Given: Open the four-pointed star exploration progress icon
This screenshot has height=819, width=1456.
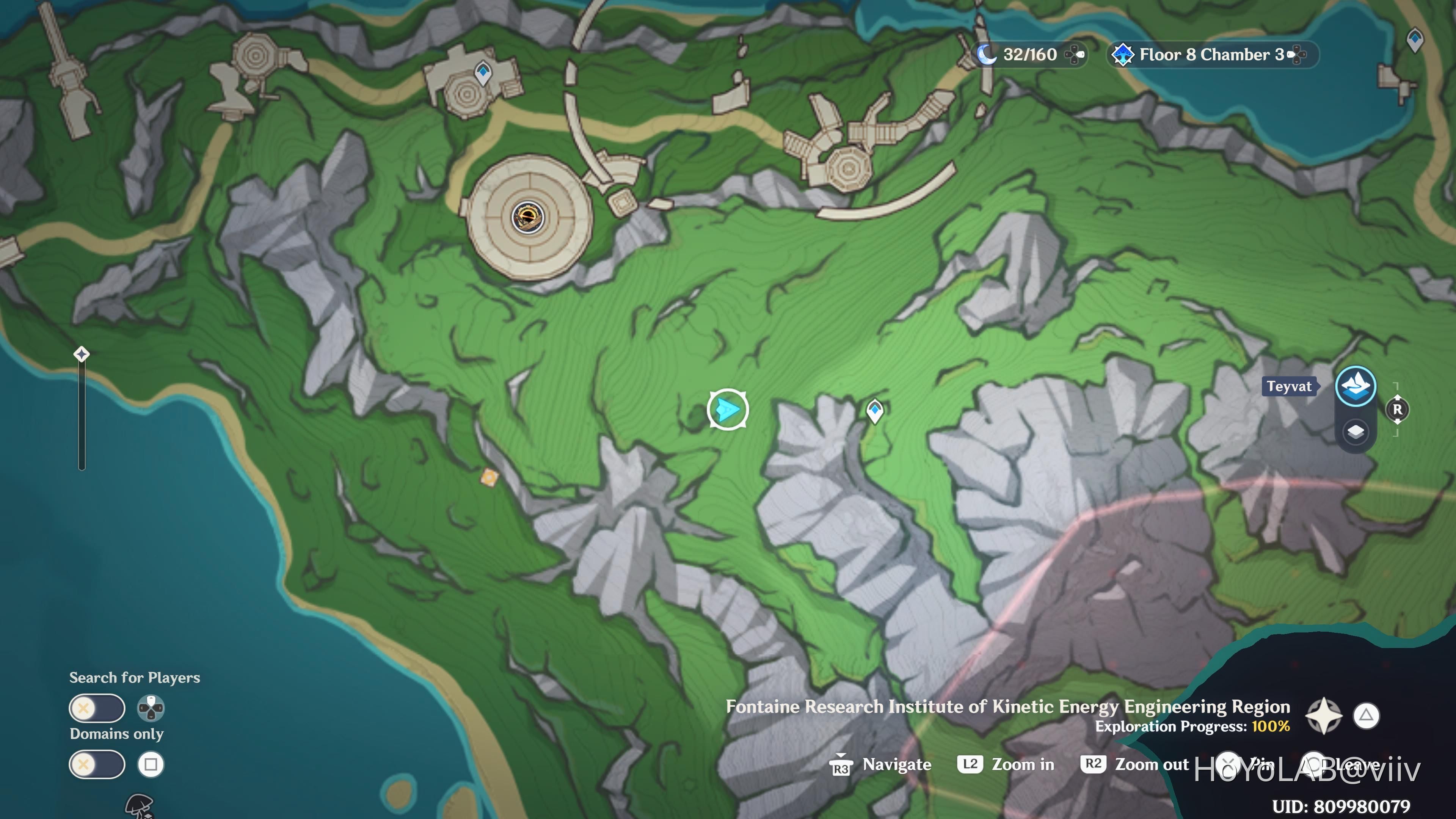Looking at the screenshot, I should 1323,715.
